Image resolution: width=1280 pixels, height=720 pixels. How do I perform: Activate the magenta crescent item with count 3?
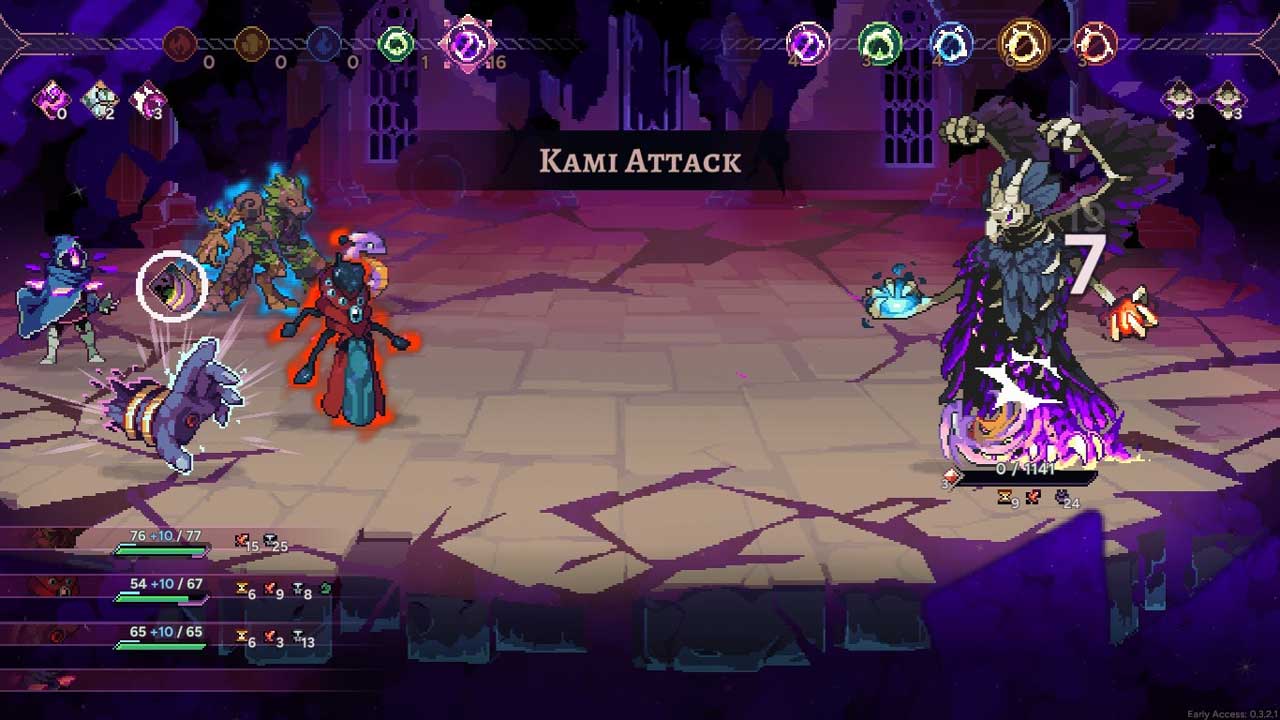coord(147,99)
